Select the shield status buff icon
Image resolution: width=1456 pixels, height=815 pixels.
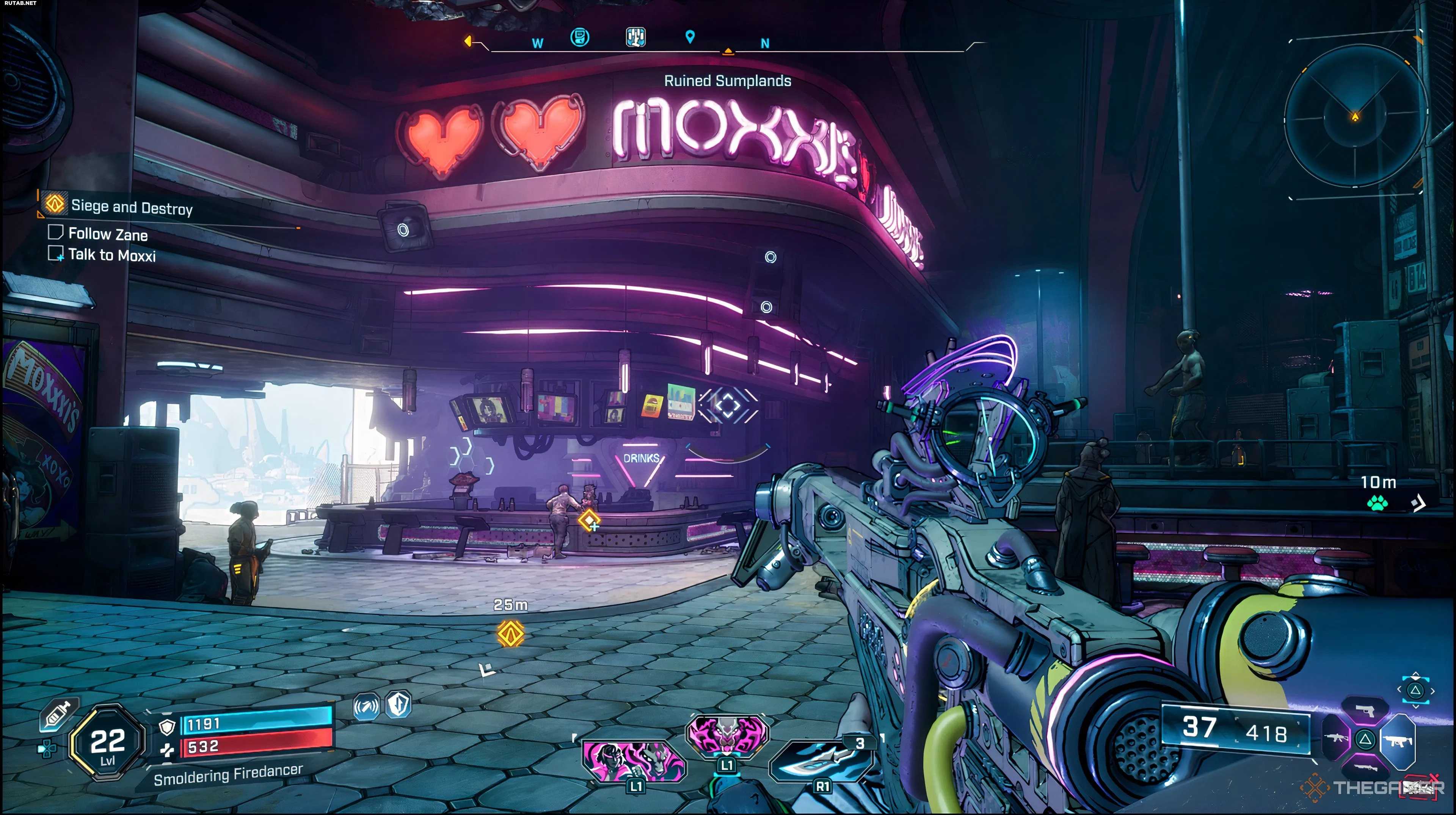point(399,705)
